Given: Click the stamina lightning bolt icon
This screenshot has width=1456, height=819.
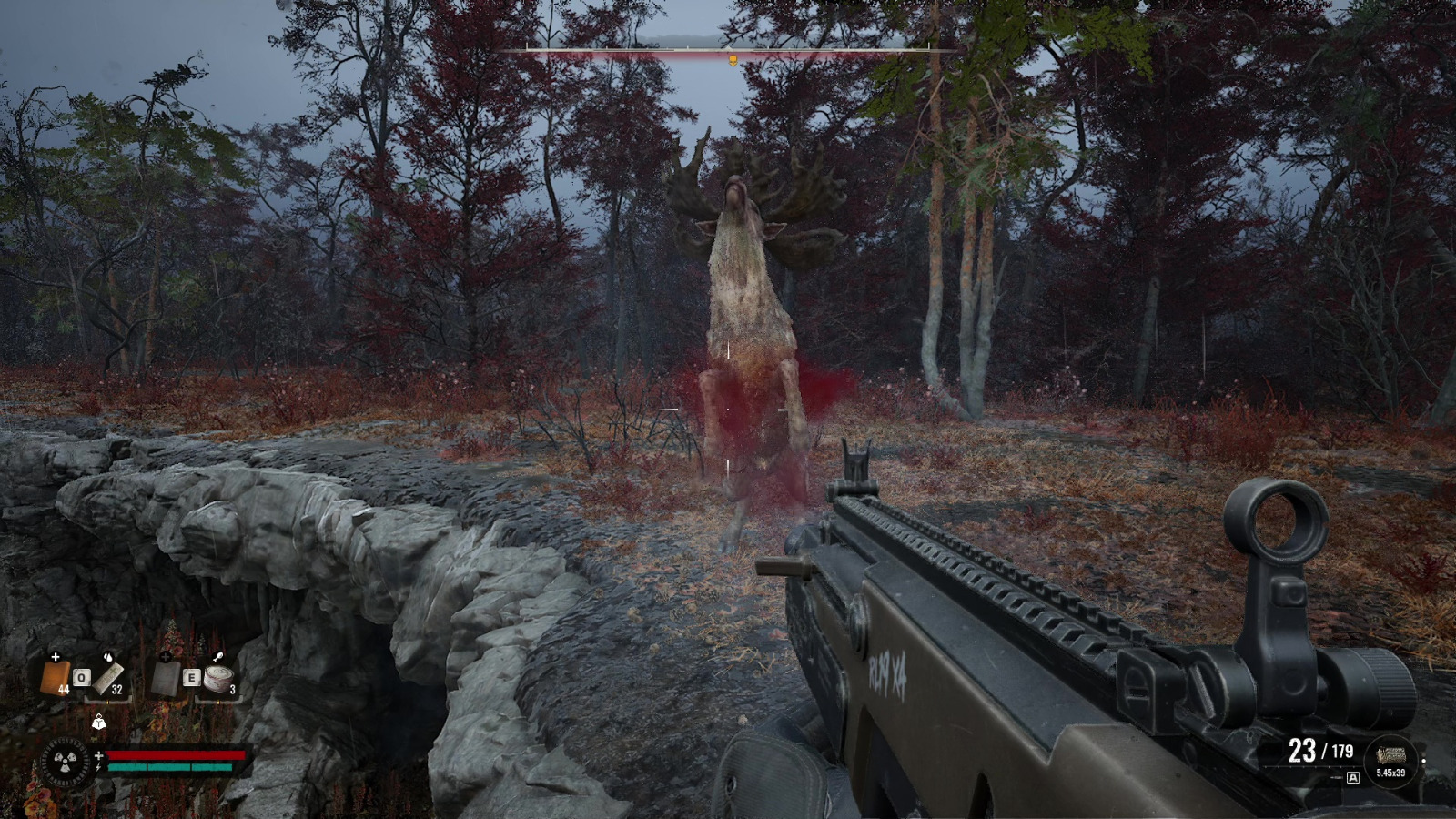Looking at the screenshot, I should click(x=98, y=768).
